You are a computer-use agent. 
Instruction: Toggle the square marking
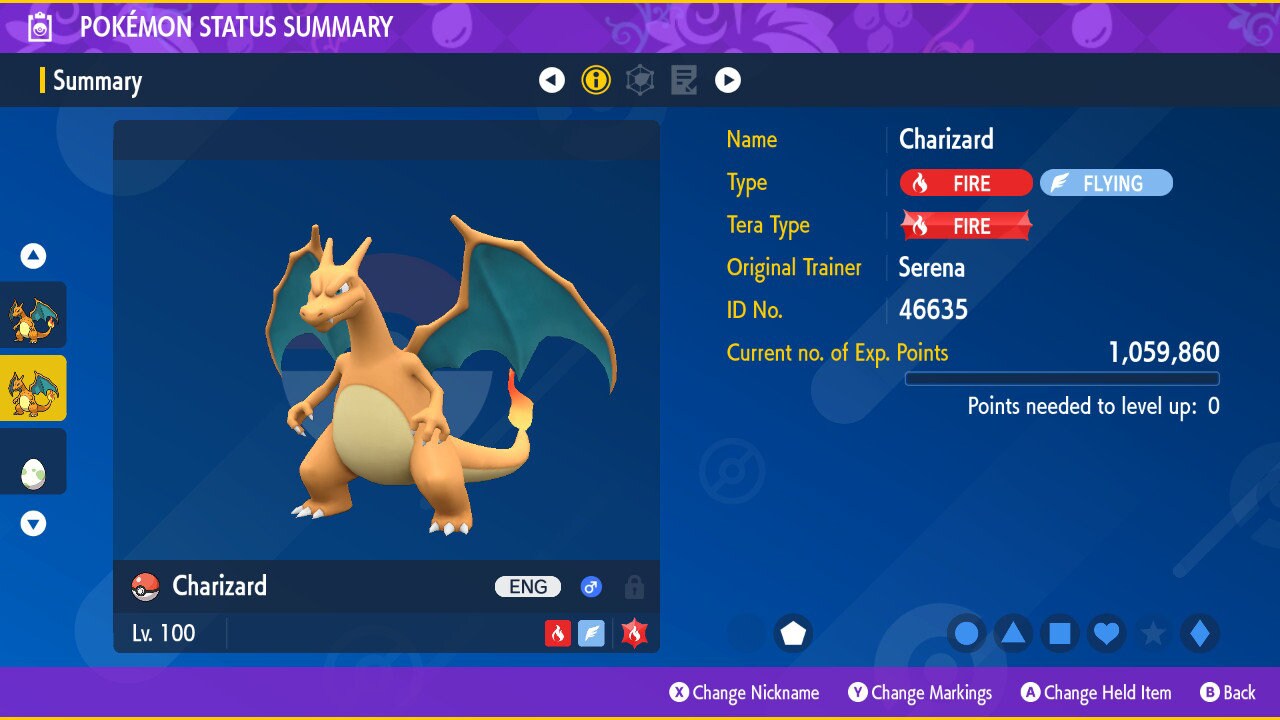pyautogui.click(x=1060, y=634)
